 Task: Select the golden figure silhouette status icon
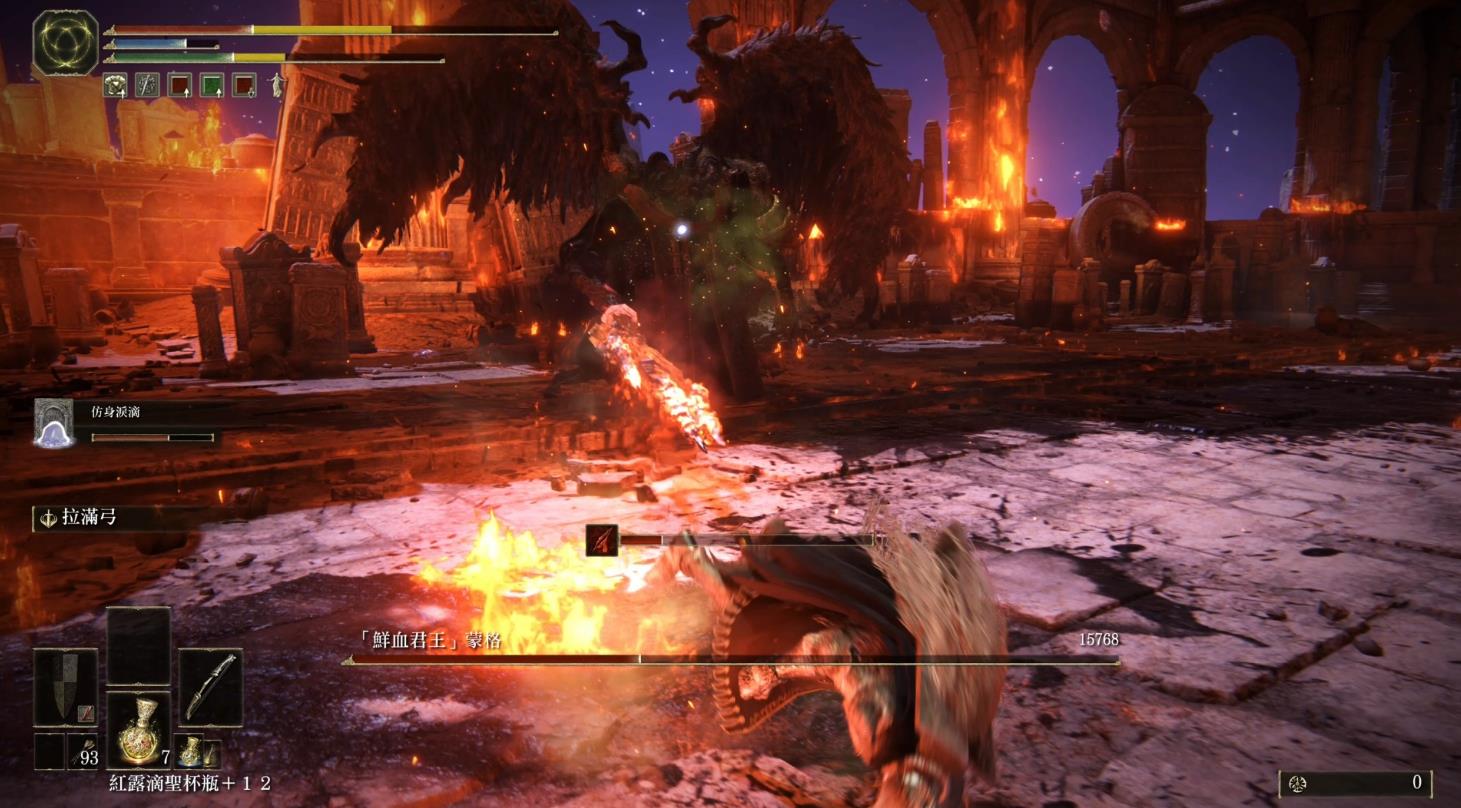[272, 85]
